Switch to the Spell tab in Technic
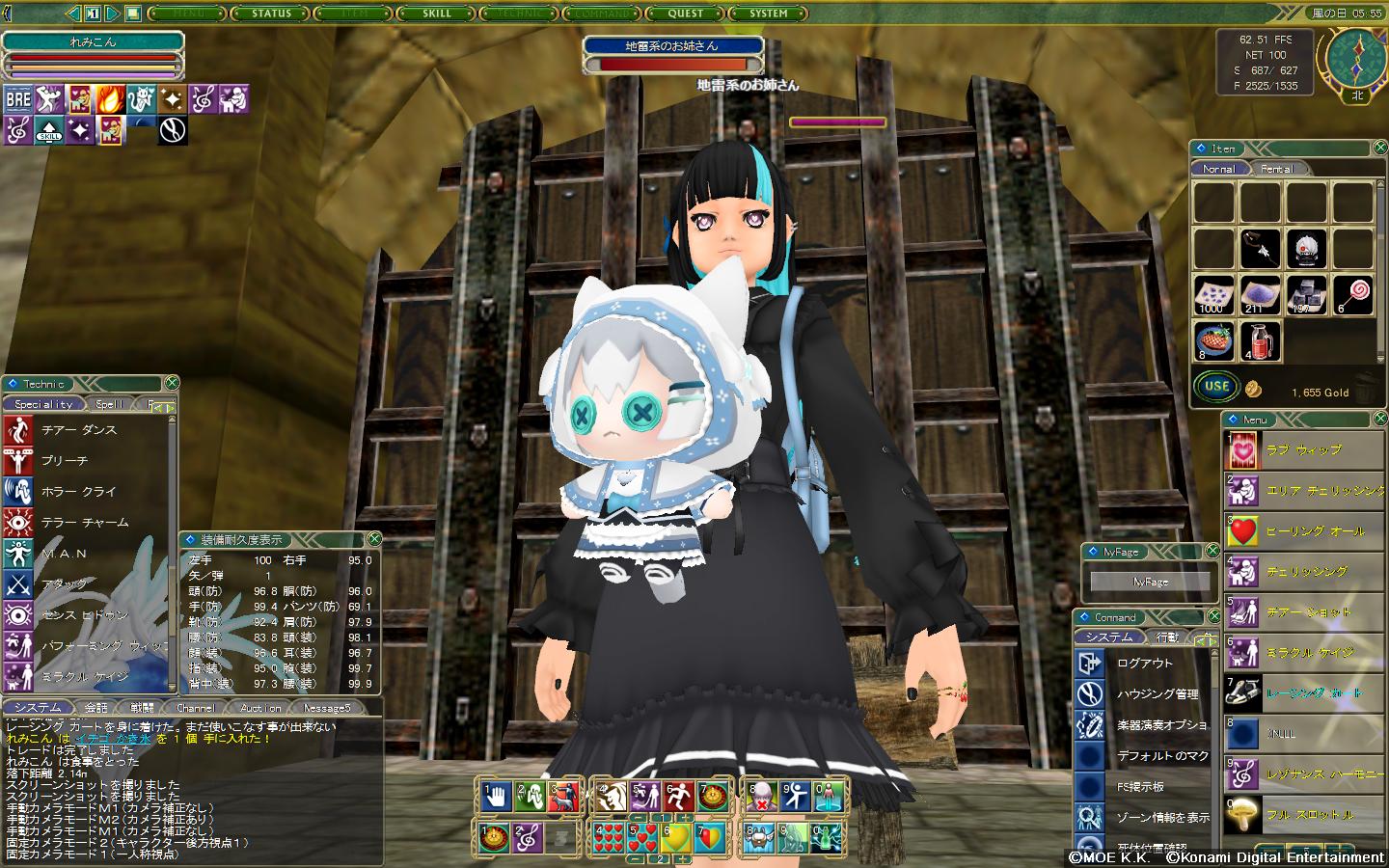Image resolution: width=1389 pixels, height=868 pixels. tap(109, 404)
